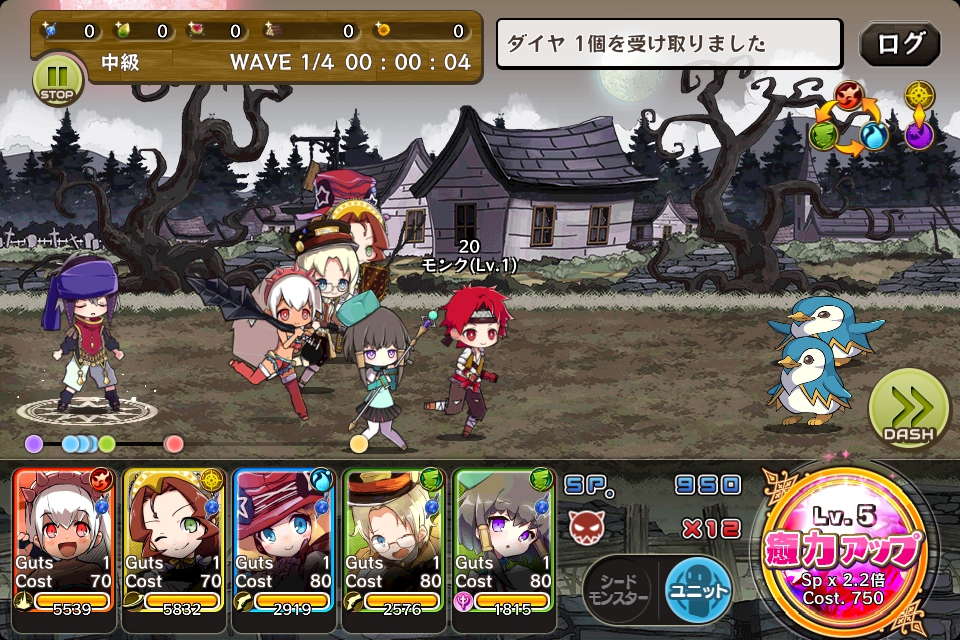
Task: Select the red witch-hat unit card
Action: click(284, 542)
